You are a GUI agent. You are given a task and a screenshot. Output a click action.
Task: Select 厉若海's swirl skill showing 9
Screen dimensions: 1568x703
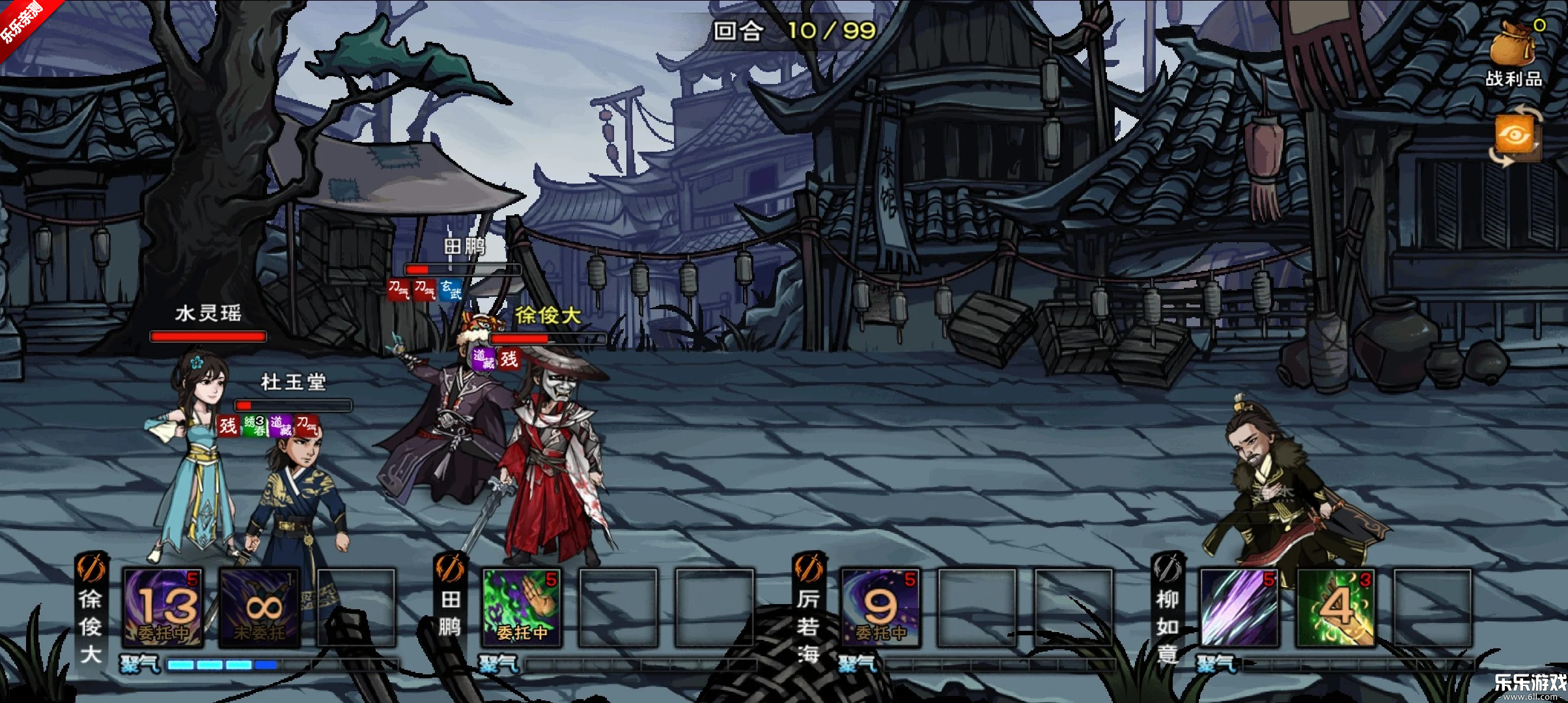tap(880, 608)
